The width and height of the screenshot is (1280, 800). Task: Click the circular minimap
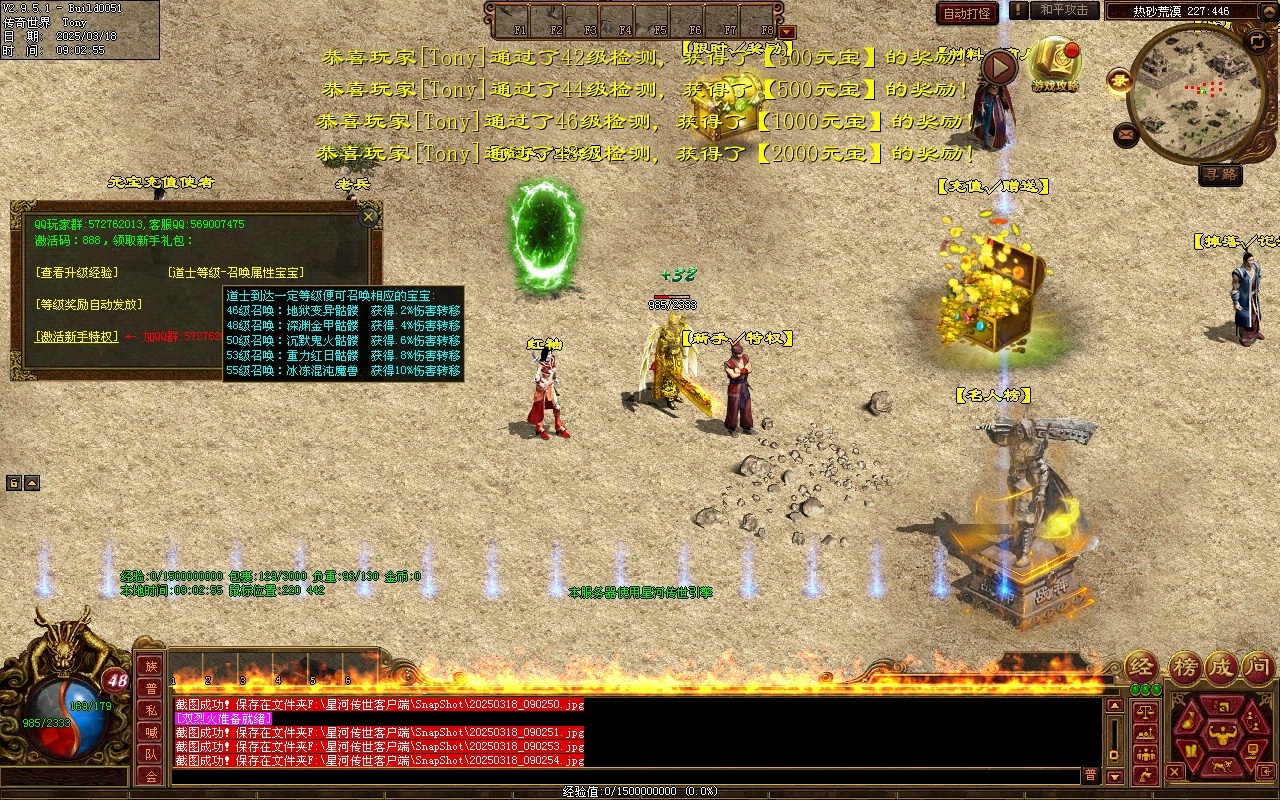(1196, 93)
